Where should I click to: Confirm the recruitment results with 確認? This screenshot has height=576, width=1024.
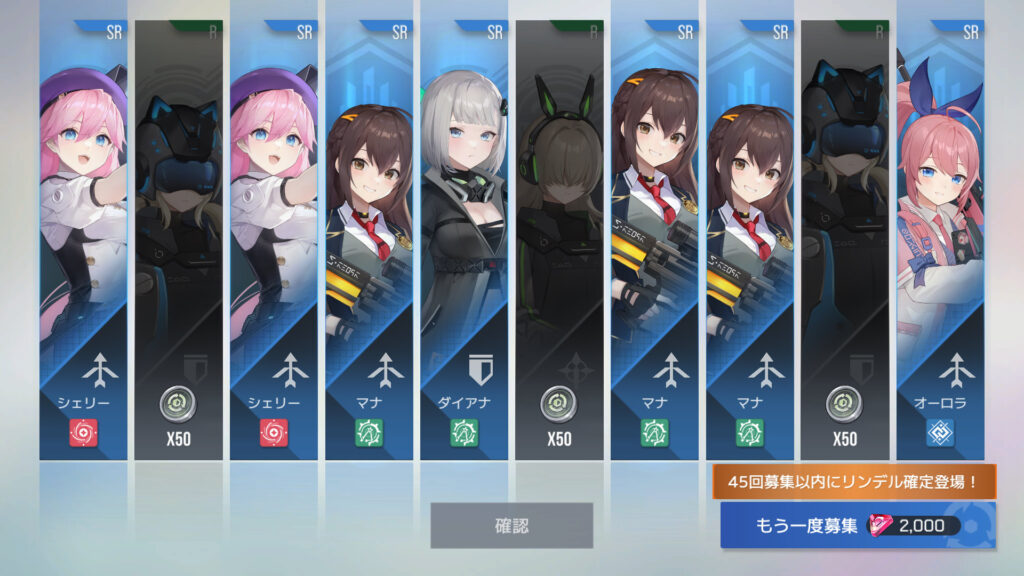(511, 525)
